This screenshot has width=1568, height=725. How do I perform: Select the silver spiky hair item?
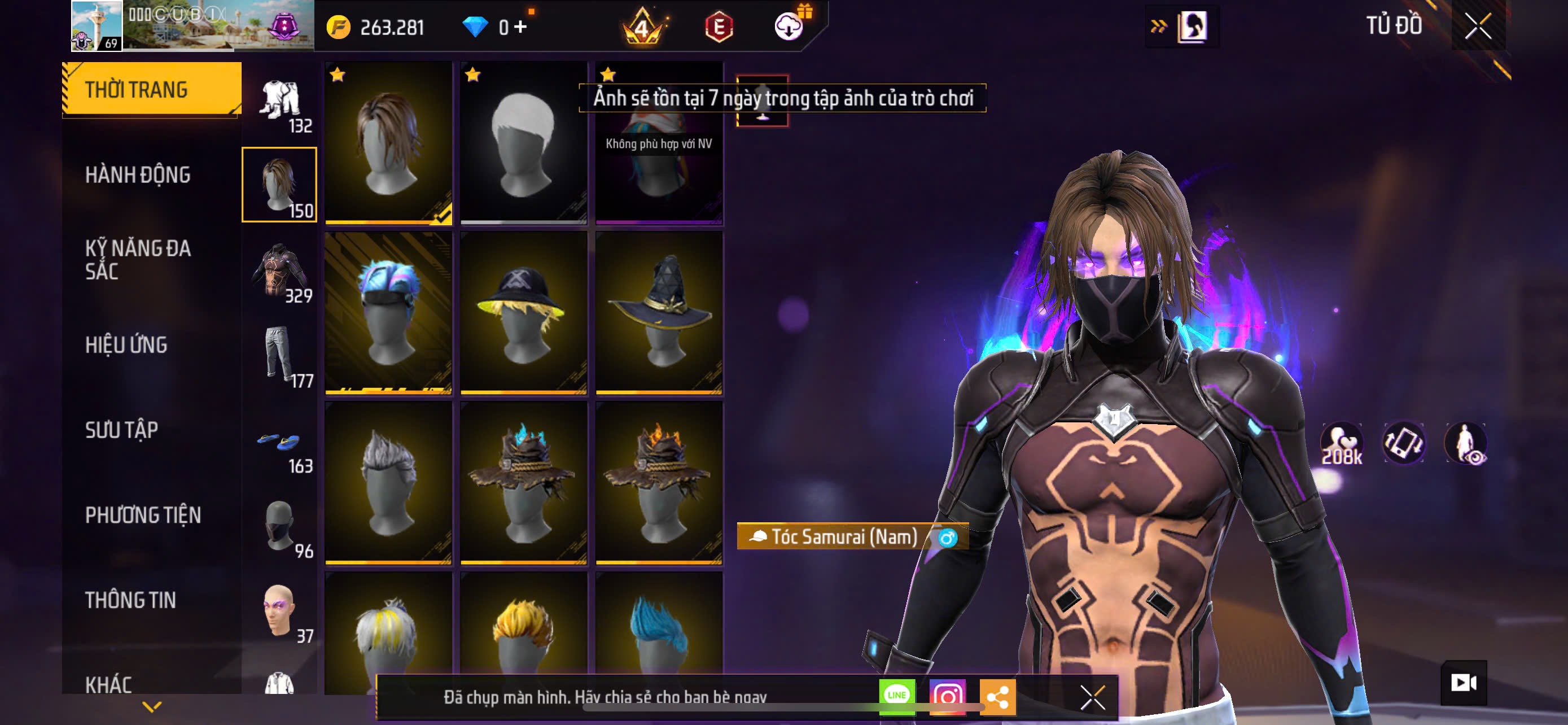click(x=388, y=482)
